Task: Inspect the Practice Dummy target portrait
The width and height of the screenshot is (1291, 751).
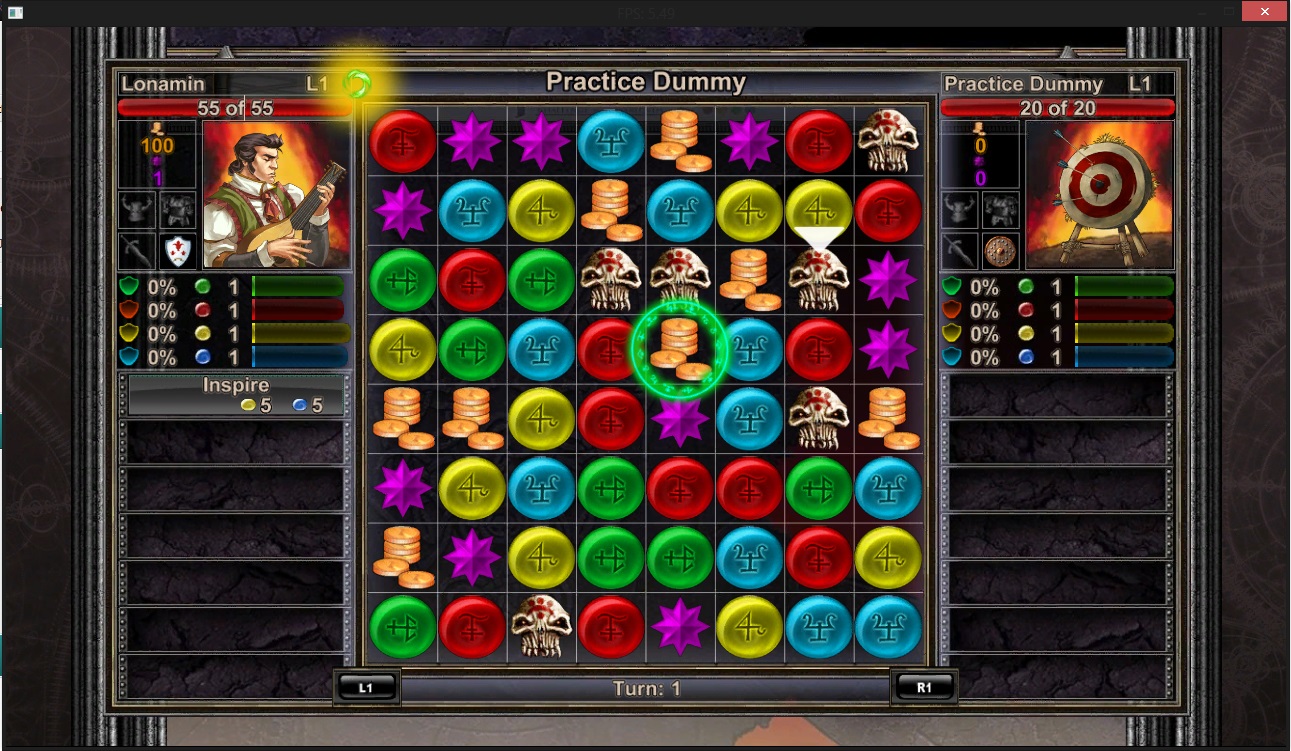Action: (1099, 195)
